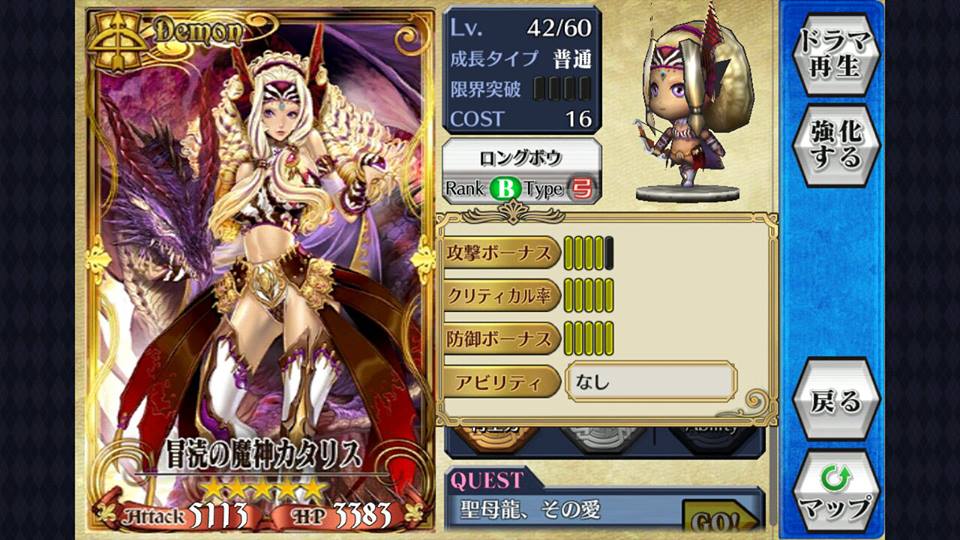960x540 pixels.
Task: Go back with the 戻る button
Action: [x=835, y=401]
